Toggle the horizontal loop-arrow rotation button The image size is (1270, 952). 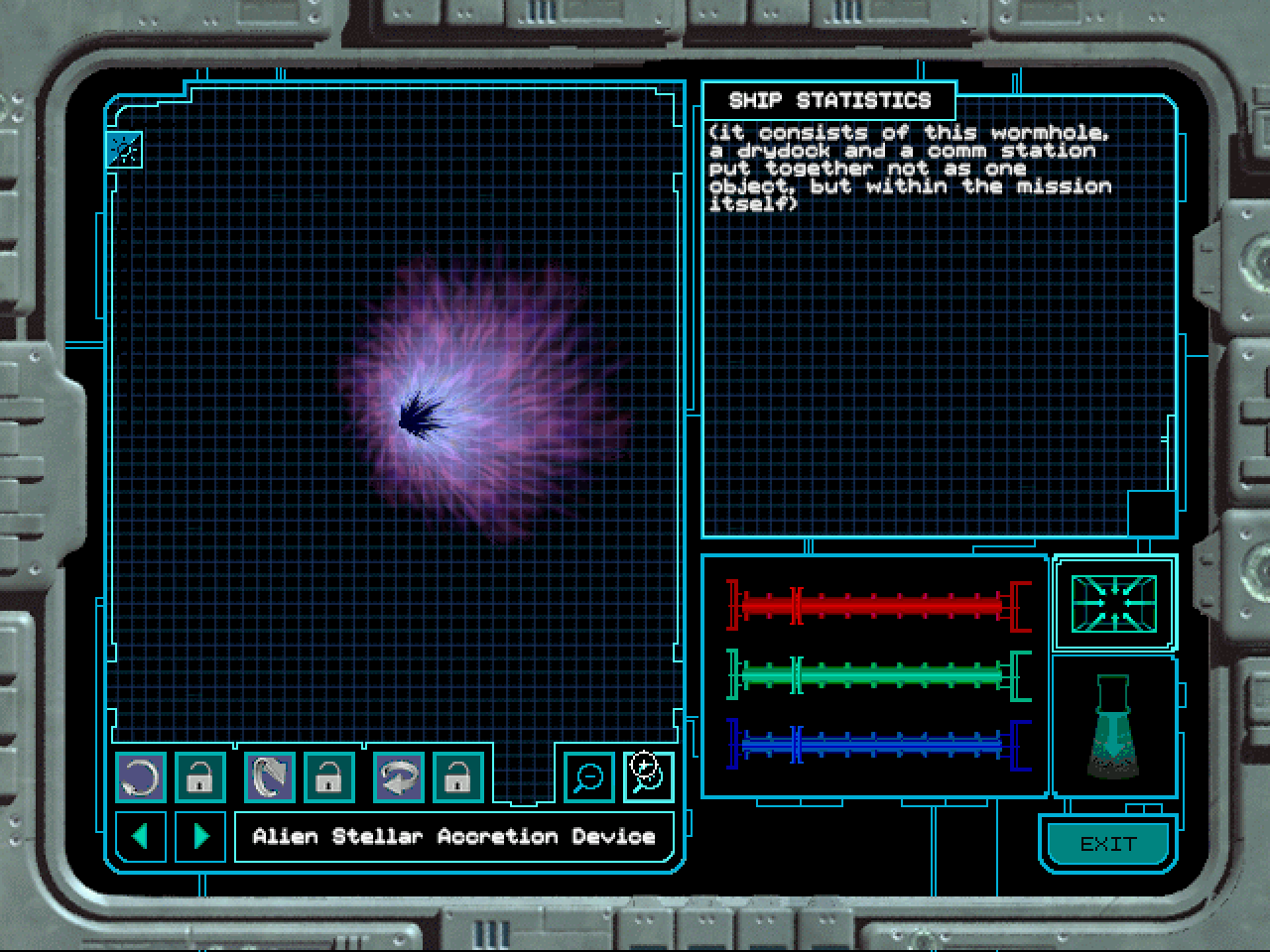coord(398,776)
